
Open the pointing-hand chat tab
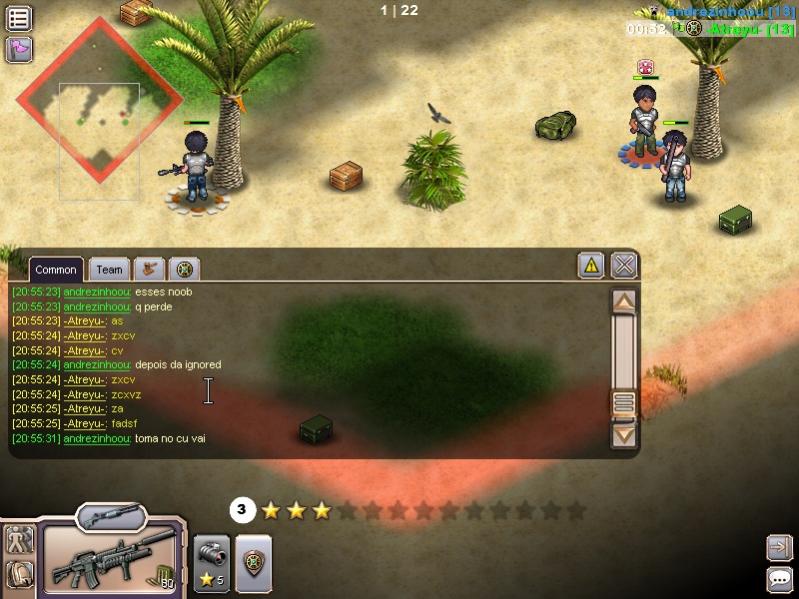(150, 268)
